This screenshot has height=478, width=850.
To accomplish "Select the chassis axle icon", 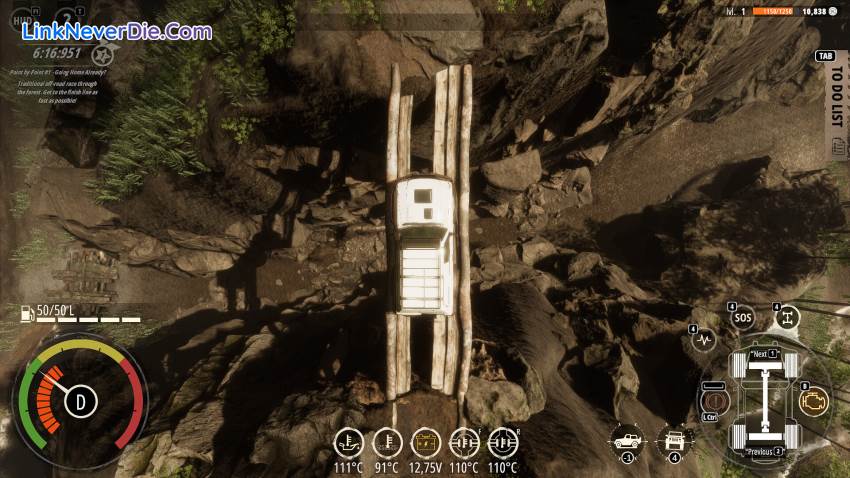I will point(787,318).
